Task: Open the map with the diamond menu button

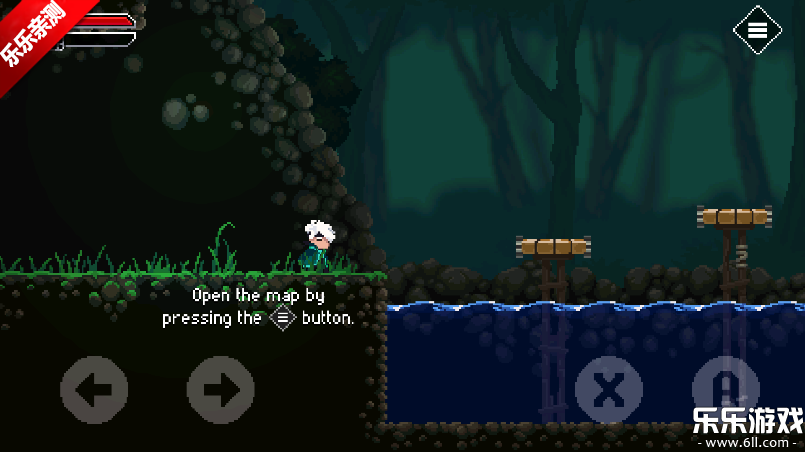Action: click(x=757, y=30)
